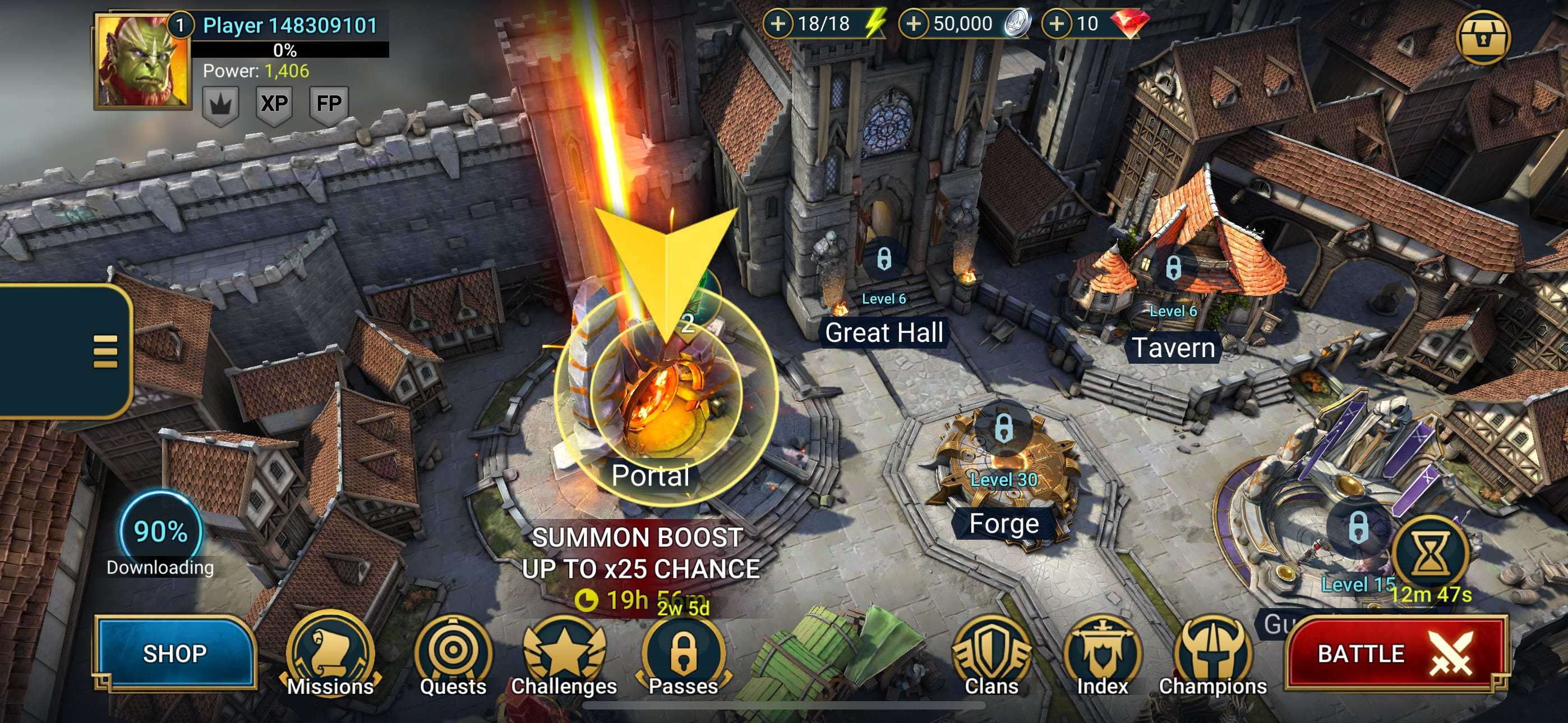
Task: View the Challenges screen
Action: [564, 658]
